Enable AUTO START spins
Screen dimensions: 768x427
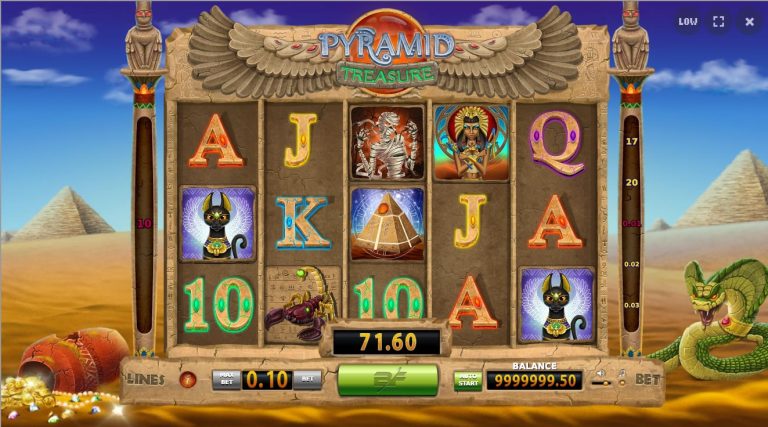pos(467,380)
